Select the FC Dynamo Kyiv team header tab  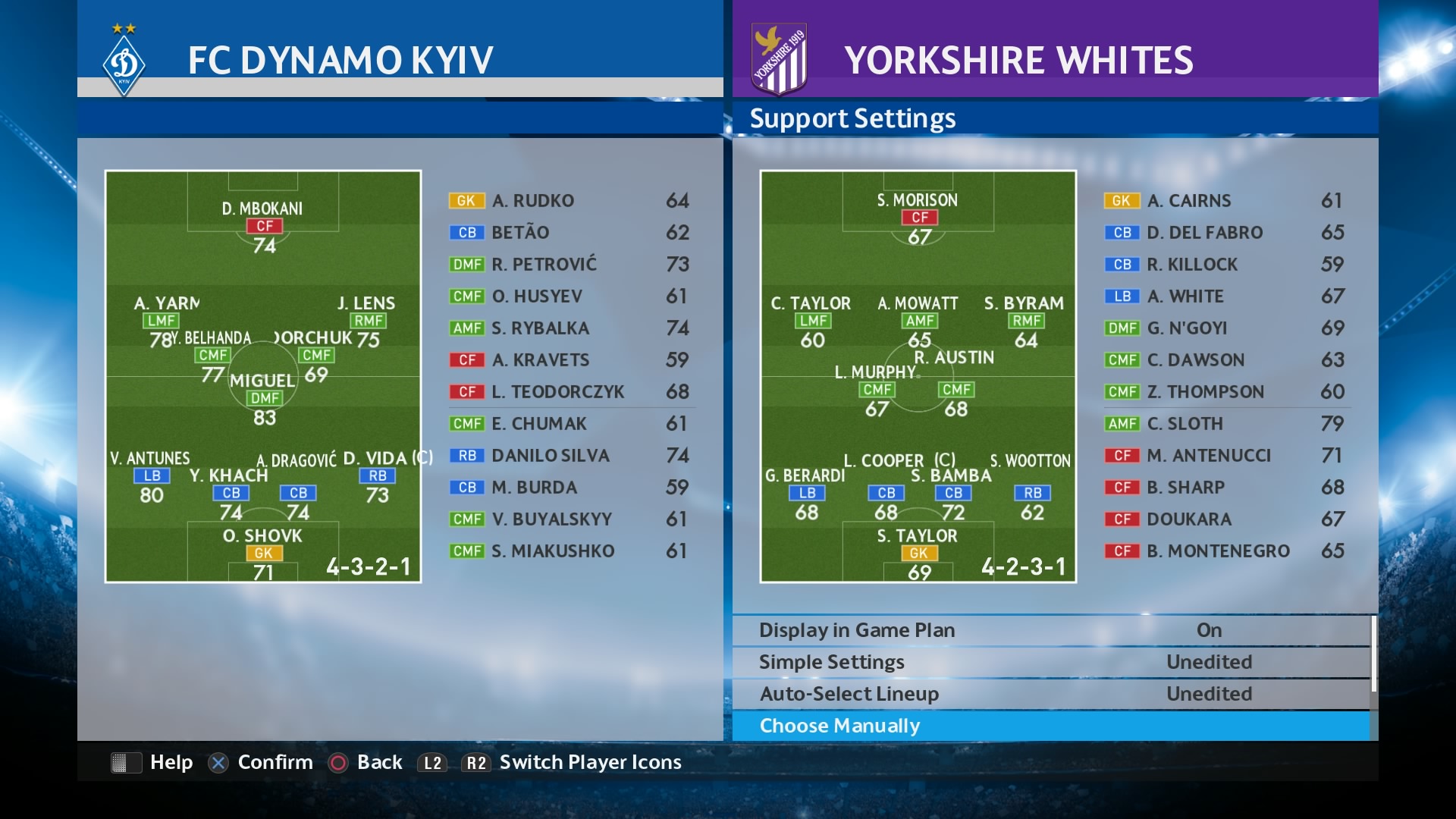coord(341,57)
